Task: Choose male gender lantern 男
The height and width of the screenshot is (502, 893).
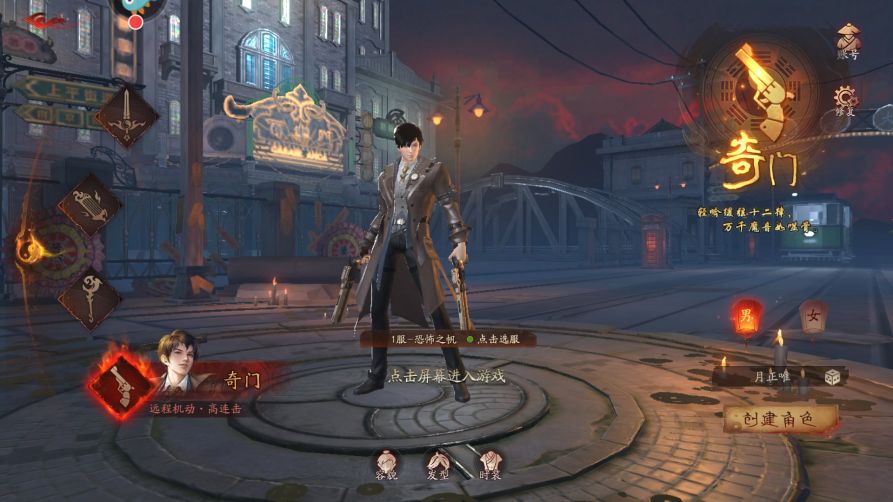Action: coord(746,320)
